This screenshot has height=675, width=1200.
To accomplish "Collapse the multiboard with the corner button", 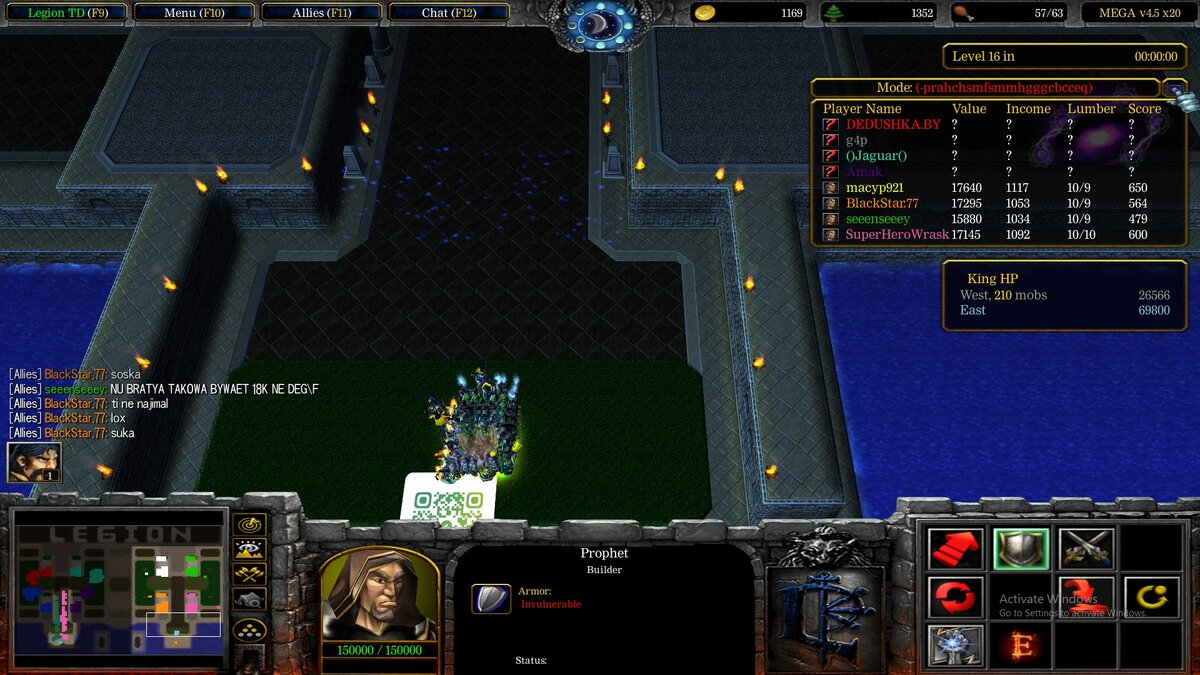I will 1176,88.
